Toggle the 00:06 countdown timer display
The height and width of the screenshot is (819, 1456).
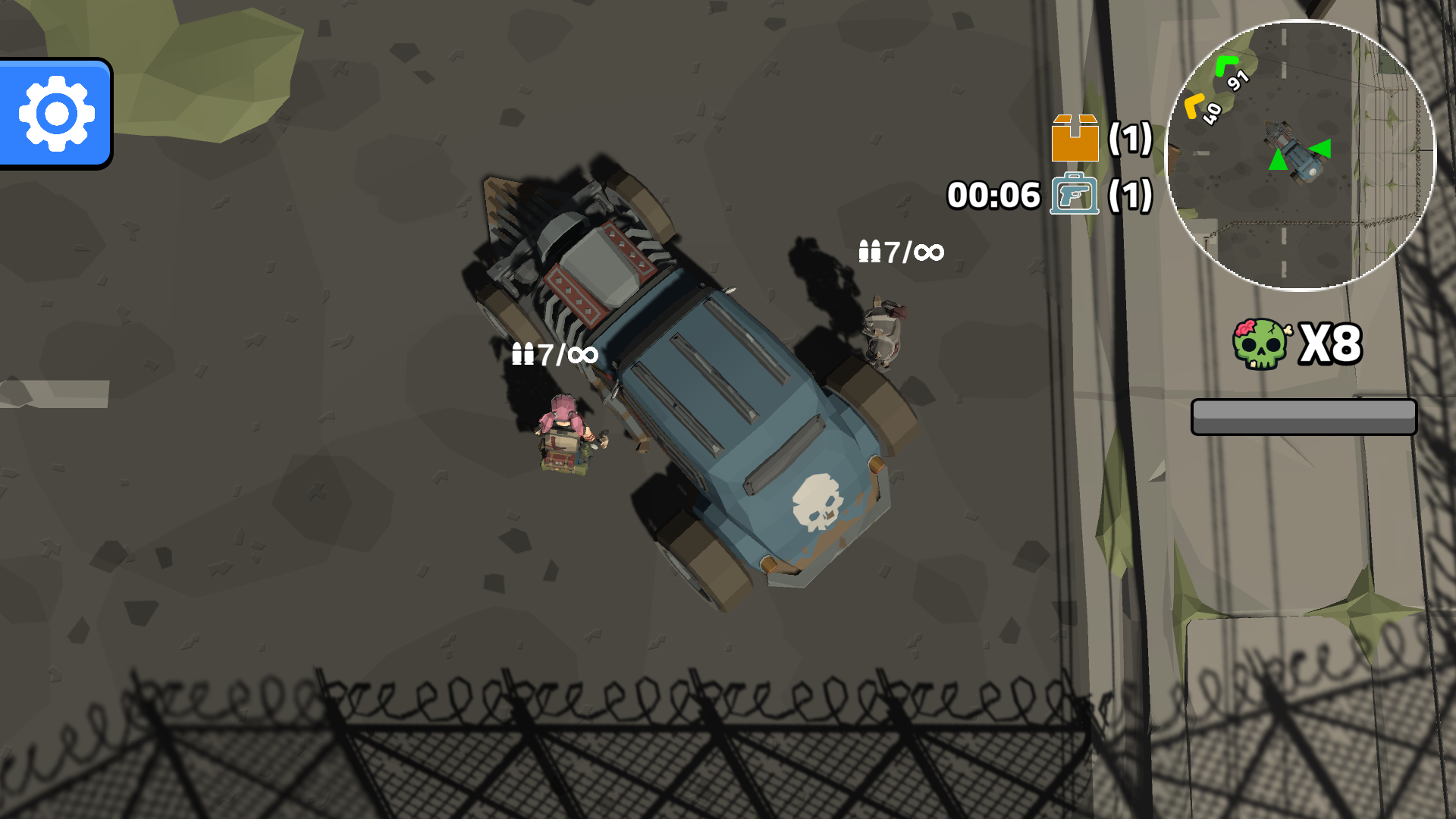click(x=993, y=196)
